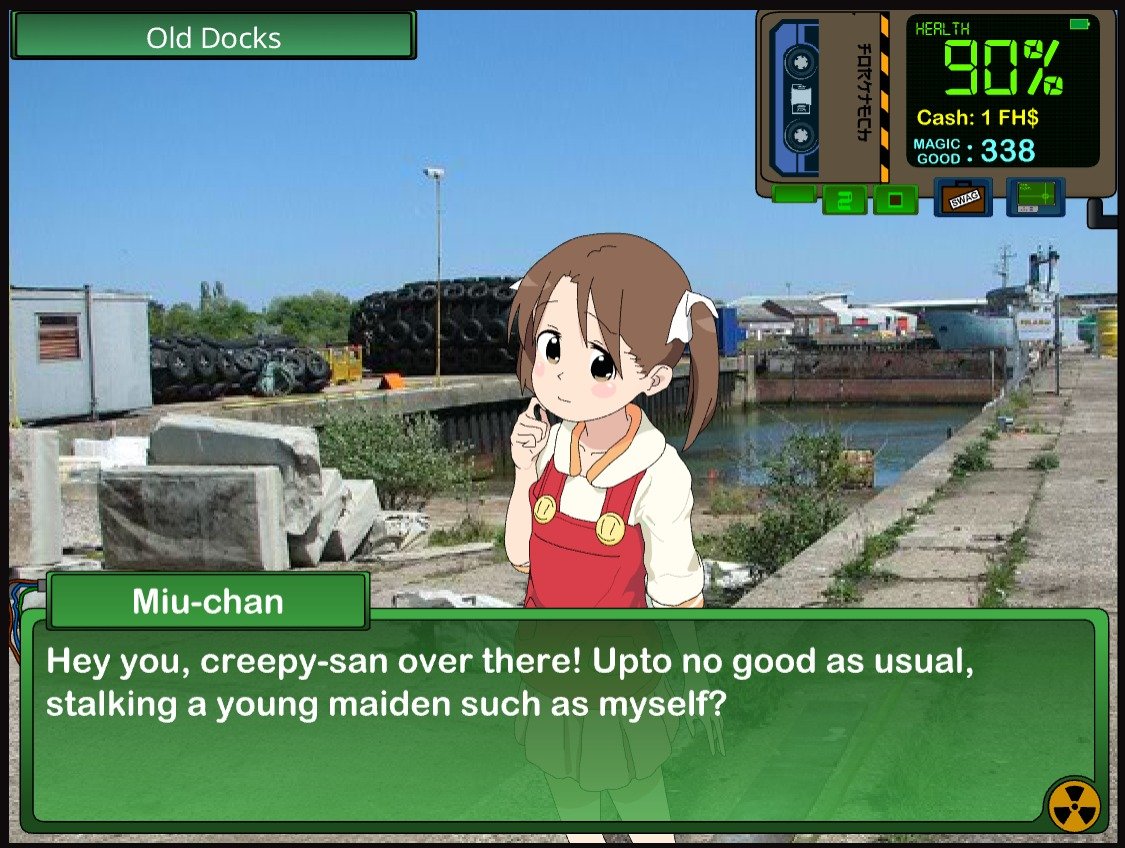Advance dialogue with the radiation symbol button
The height and width of the screenshot is (848, 1125).
pyautogui.click(x=1074, y=806)
